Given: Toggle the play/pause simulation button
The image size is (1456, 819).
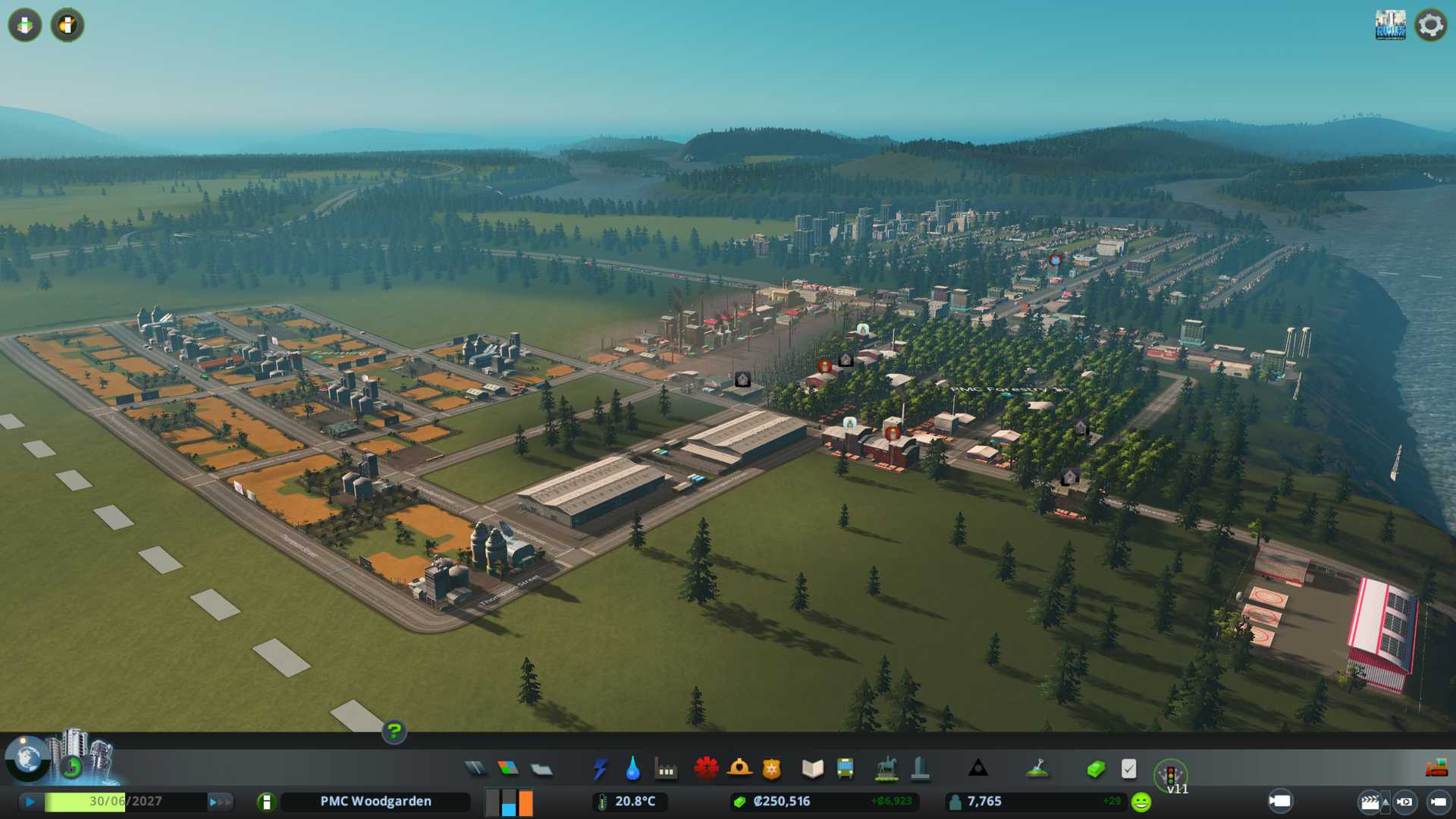Looking at the screenshot, I should [x=30, y=802].
